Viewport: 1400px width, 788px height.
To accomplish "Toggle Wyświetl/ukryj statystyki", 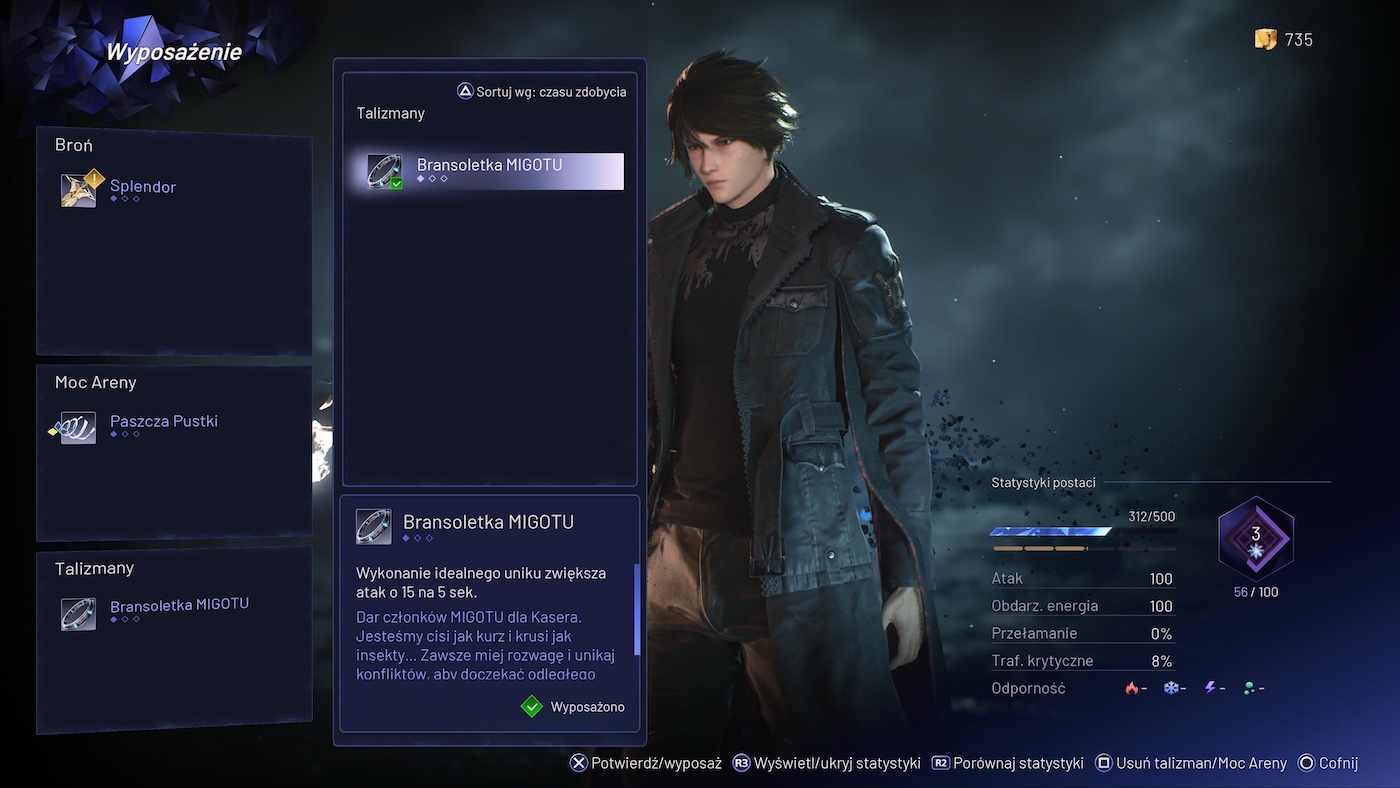I will 826,763.
